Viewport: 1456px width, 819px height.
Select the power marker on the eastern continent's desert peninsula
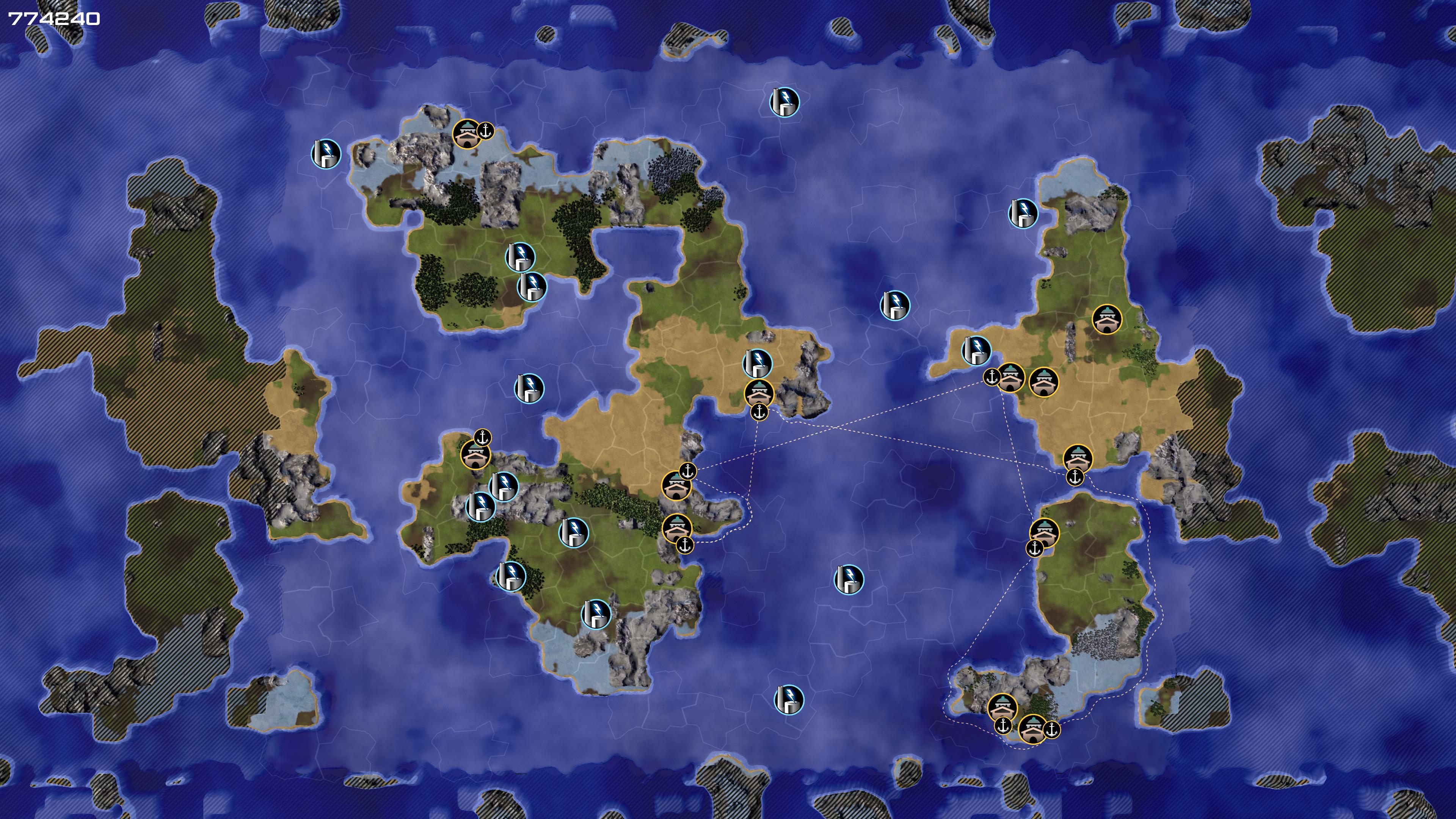click(x=976, y=350)
